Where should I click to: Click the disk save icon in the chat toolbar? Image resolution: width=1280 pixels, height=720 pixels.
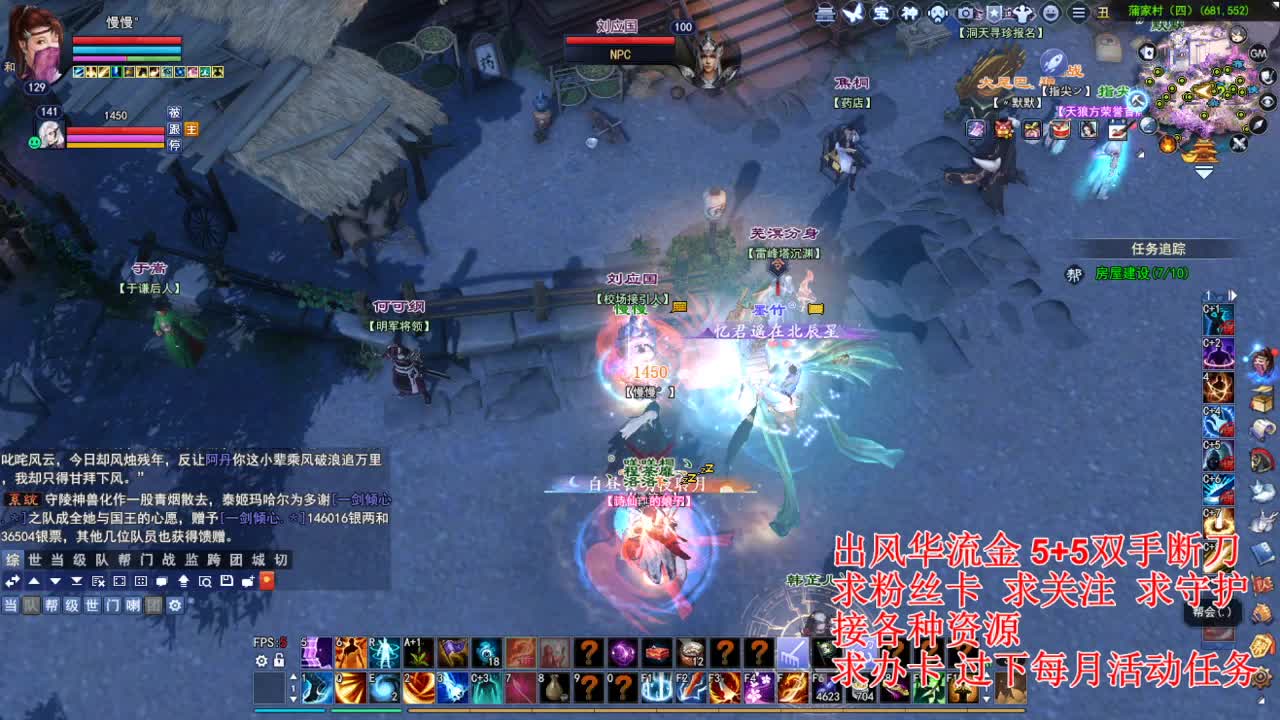click(x=228, y=580)
